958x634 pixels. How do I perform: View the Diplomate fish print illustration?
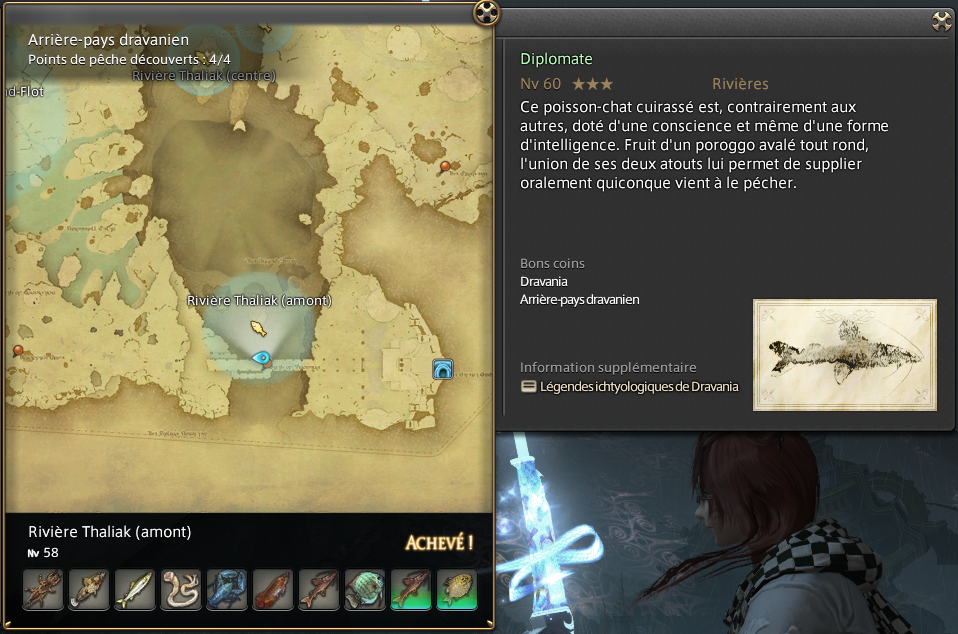pyautogui.click(x=845, y=354)
